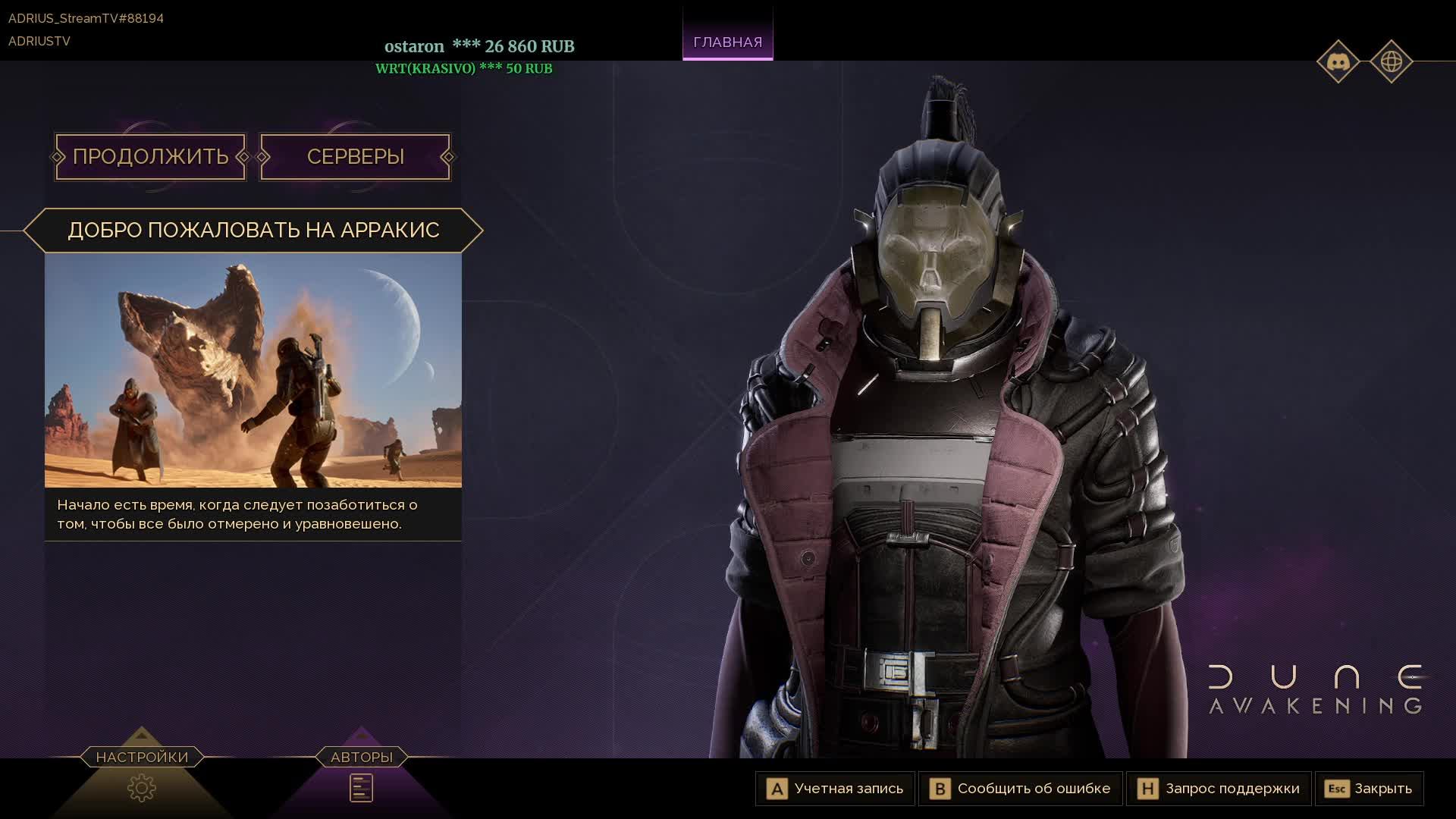Switch to the ГЛАВНАЯ tab
The width and height of the screenshot is (1456, 819).
pyautogui.click(x=727, y=42)
